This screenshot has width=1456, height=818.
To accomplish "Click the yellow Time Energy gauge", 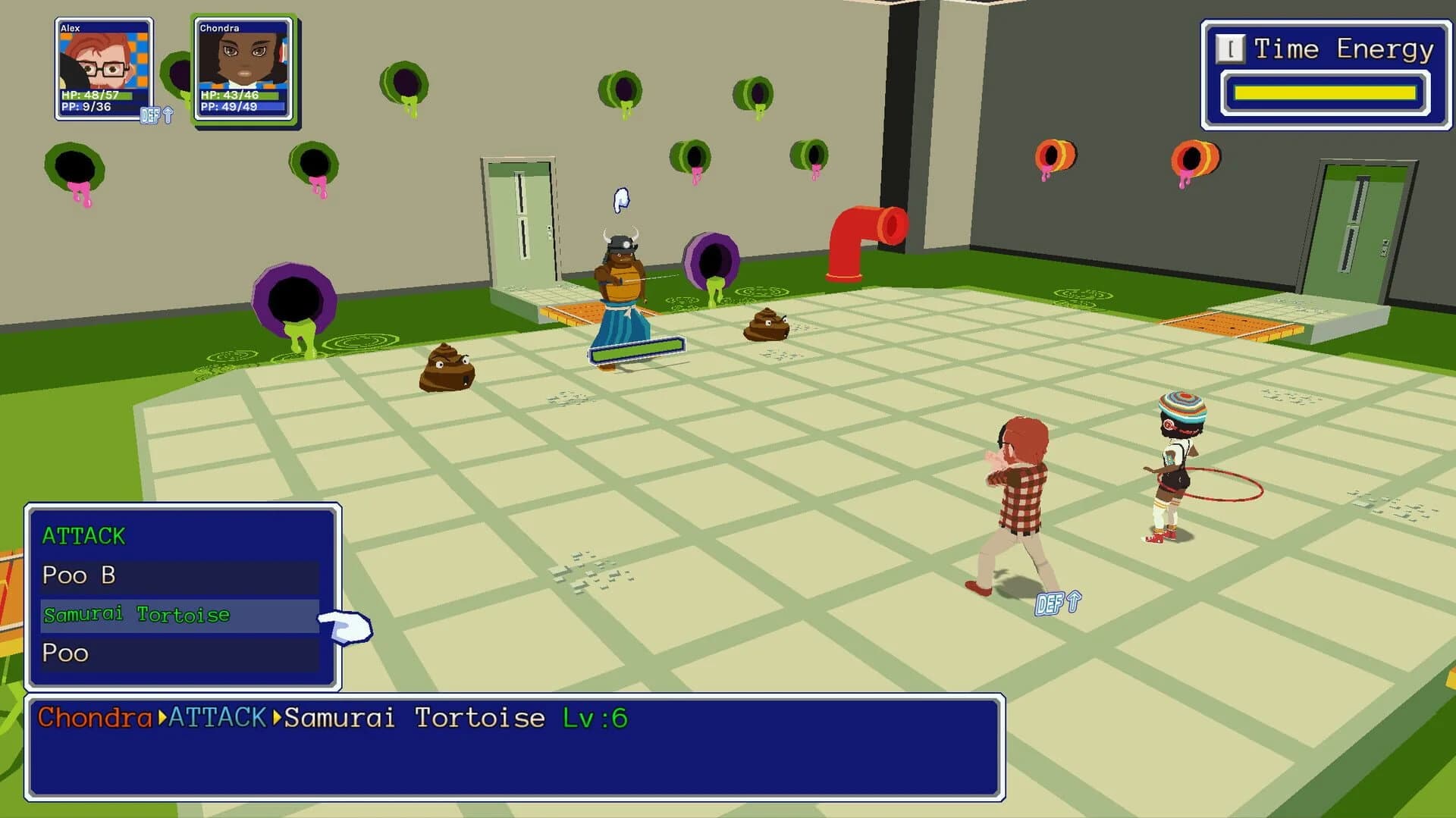I will coord(1327,91).
